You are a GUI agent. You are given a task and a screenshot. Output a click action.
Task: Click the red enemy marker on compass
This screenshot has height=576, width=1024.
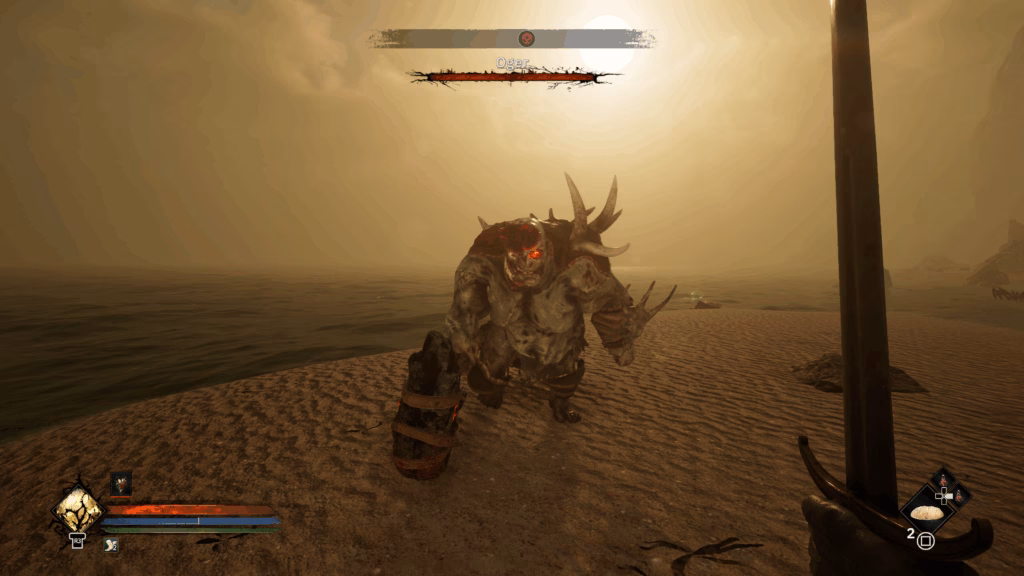(526, 39)
